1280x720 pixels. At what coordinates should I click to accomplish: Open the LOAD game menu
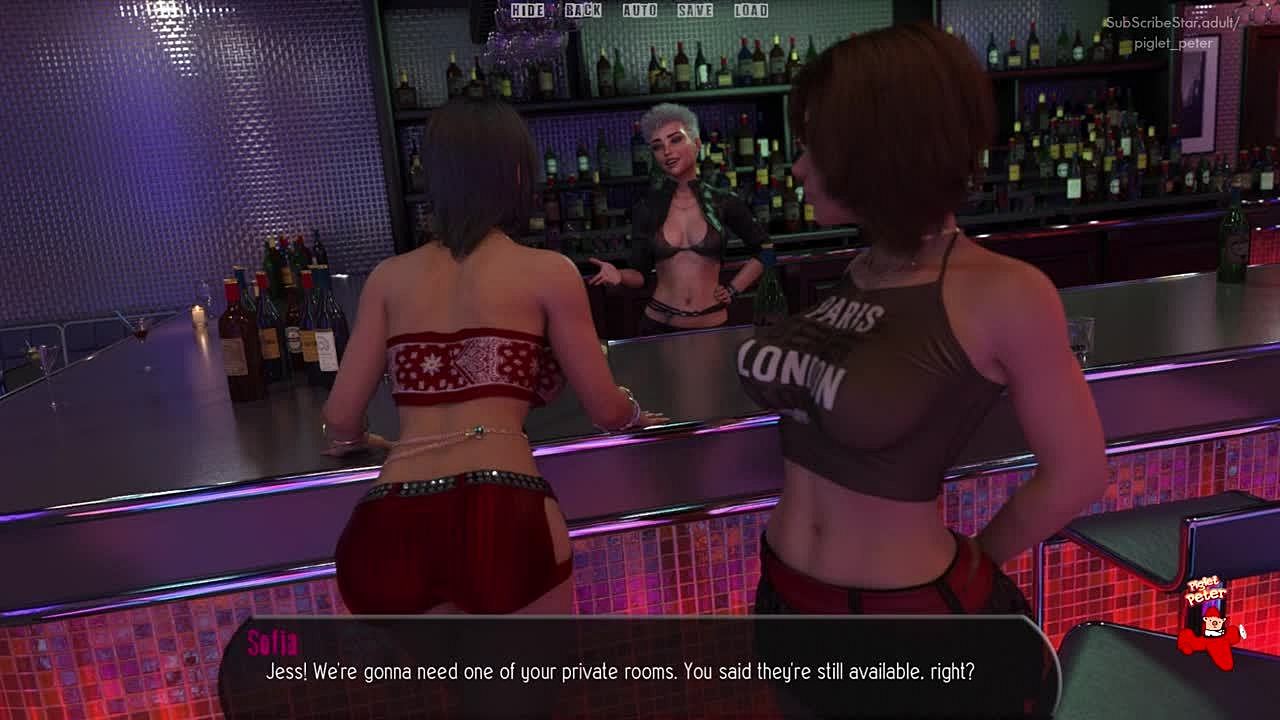pos(751,10)
